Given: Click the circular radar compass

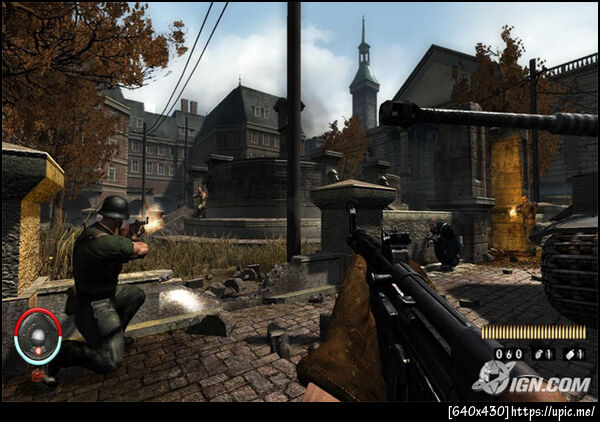Looking at the screenshot, I should click(38, 337).
